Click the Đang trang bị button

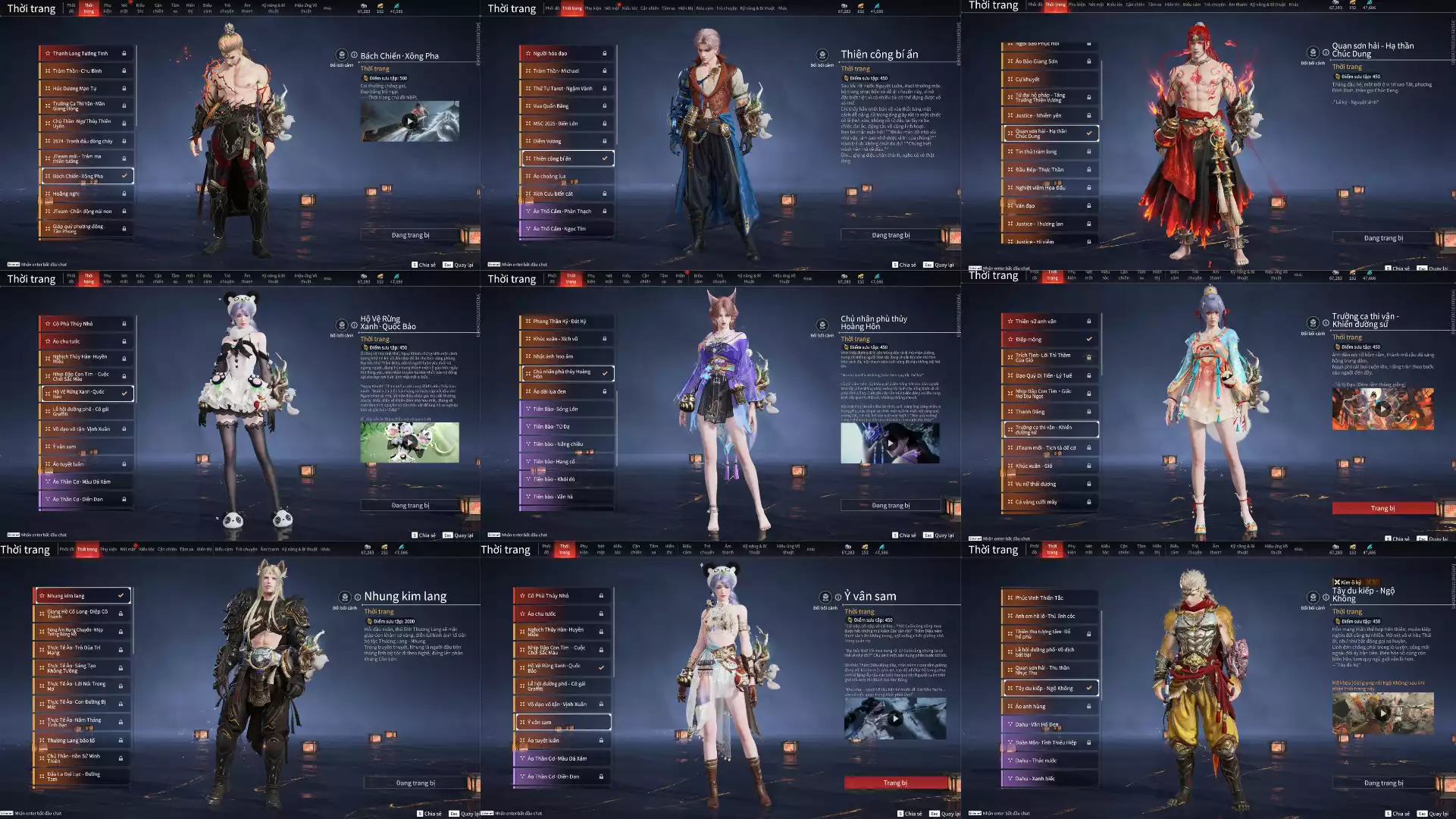[410, 234]
